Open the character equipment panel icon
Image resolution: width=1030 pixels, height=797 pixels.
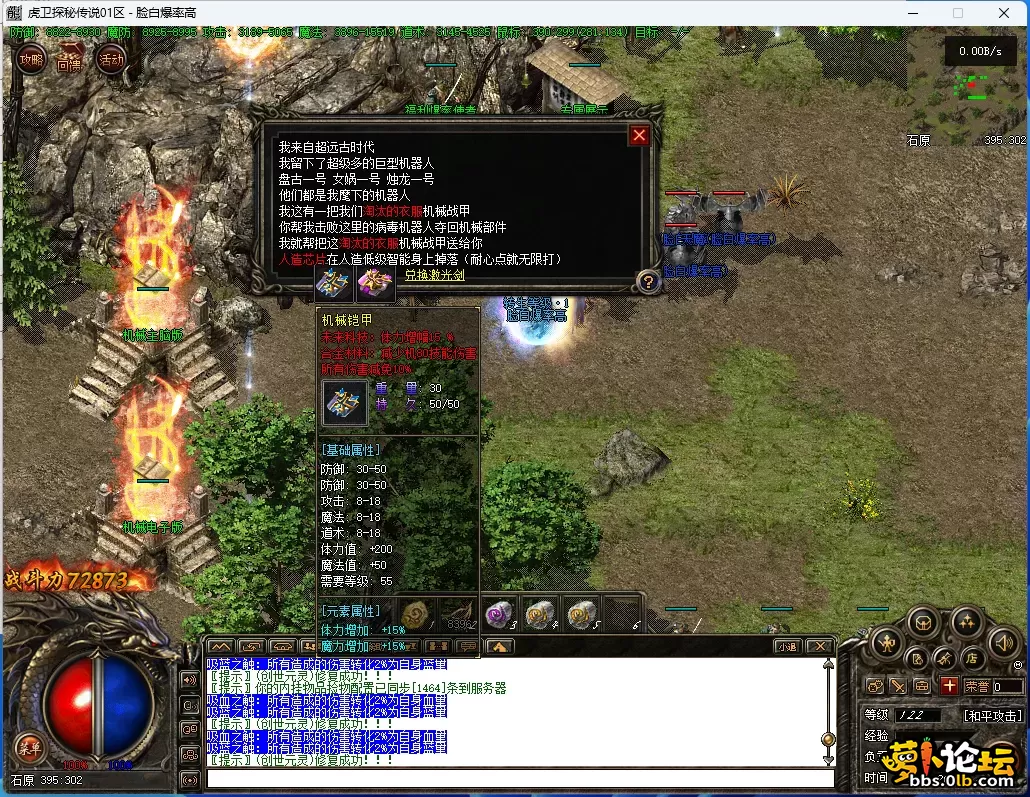tap(887, 642)
